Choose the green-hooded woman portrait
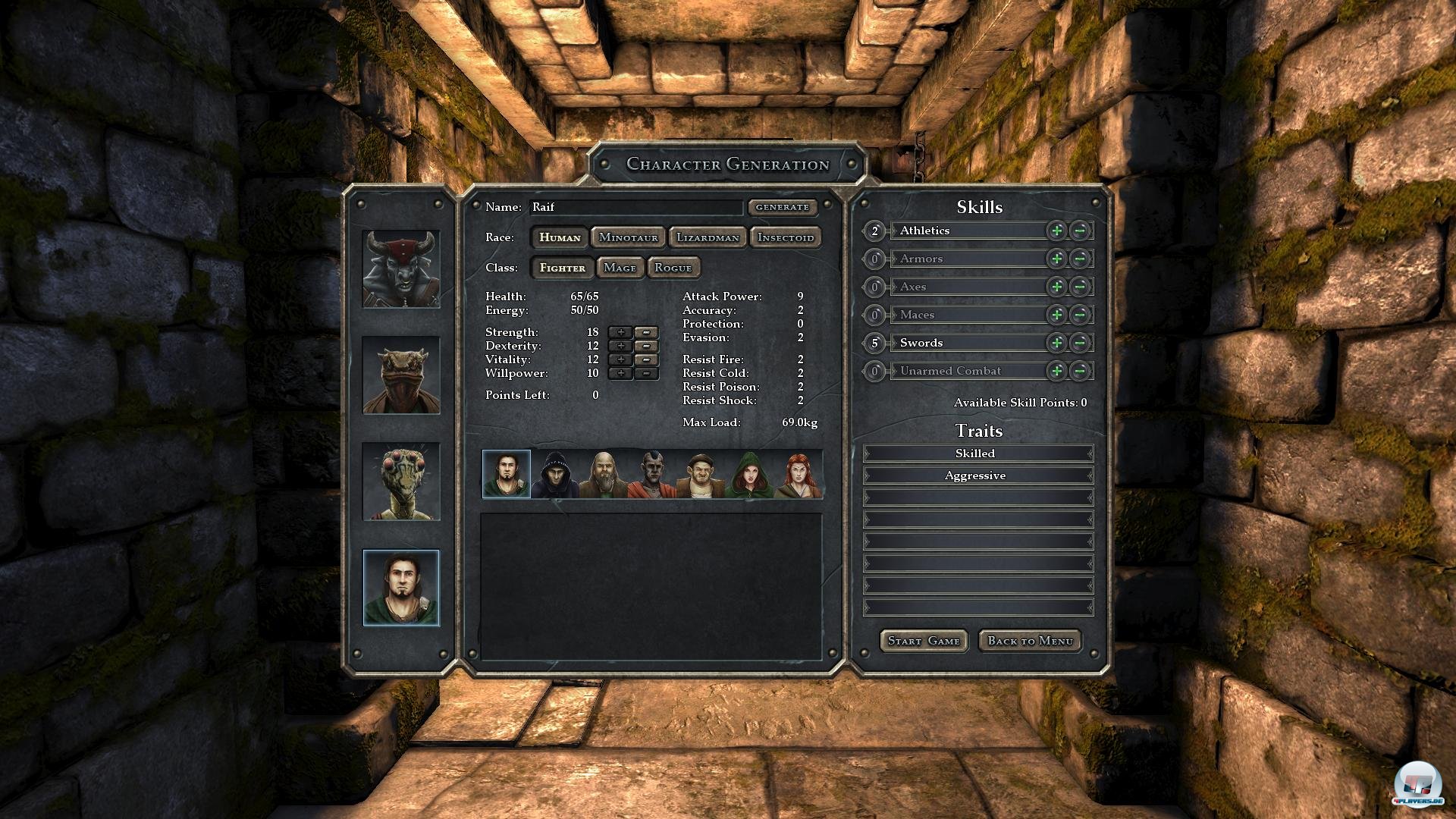1456x819 pixels. (x=748, y=475)
